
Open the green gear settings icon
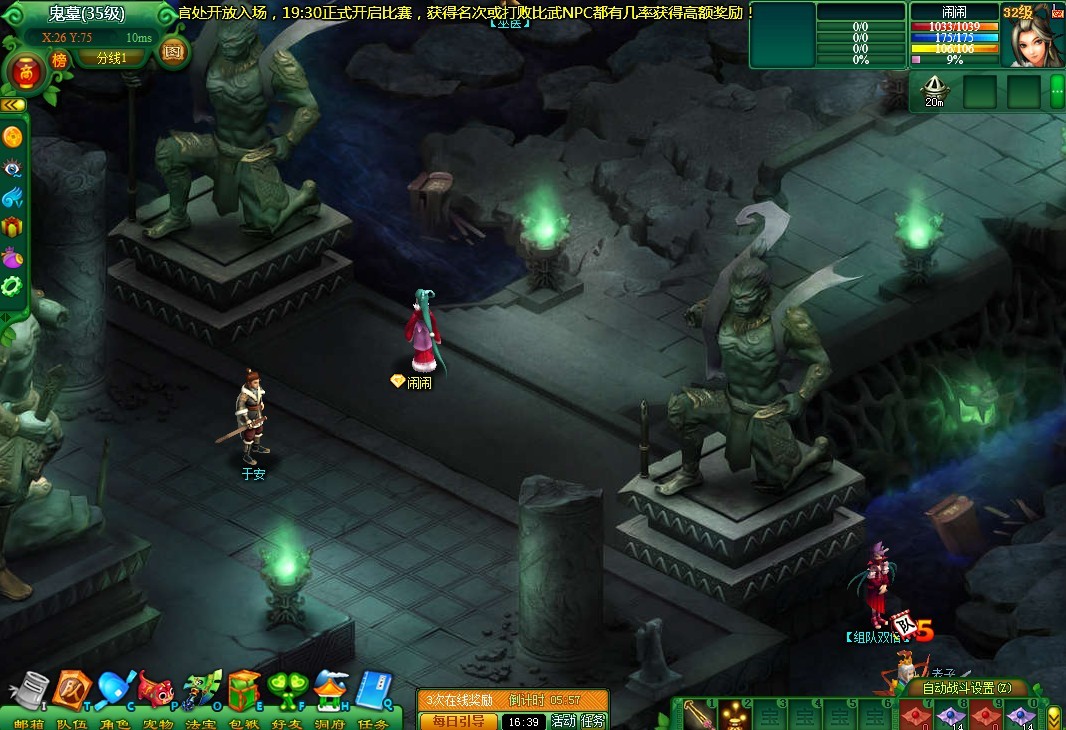12,286
